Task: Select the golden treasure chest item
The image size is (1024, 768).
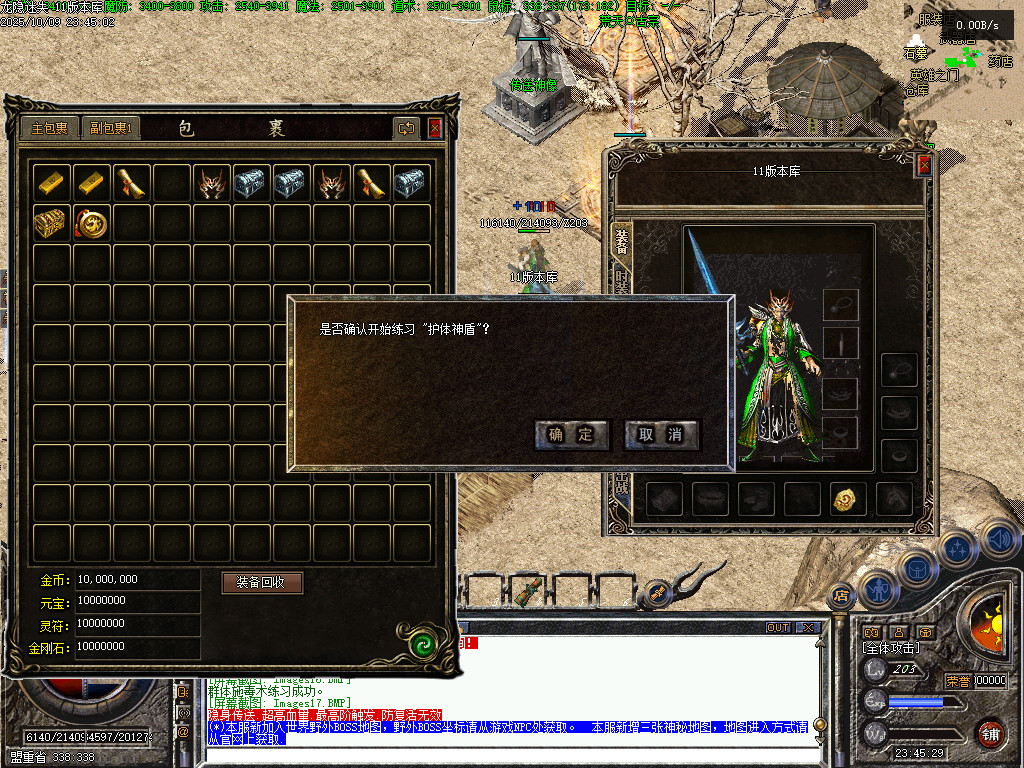Action: 52,223
